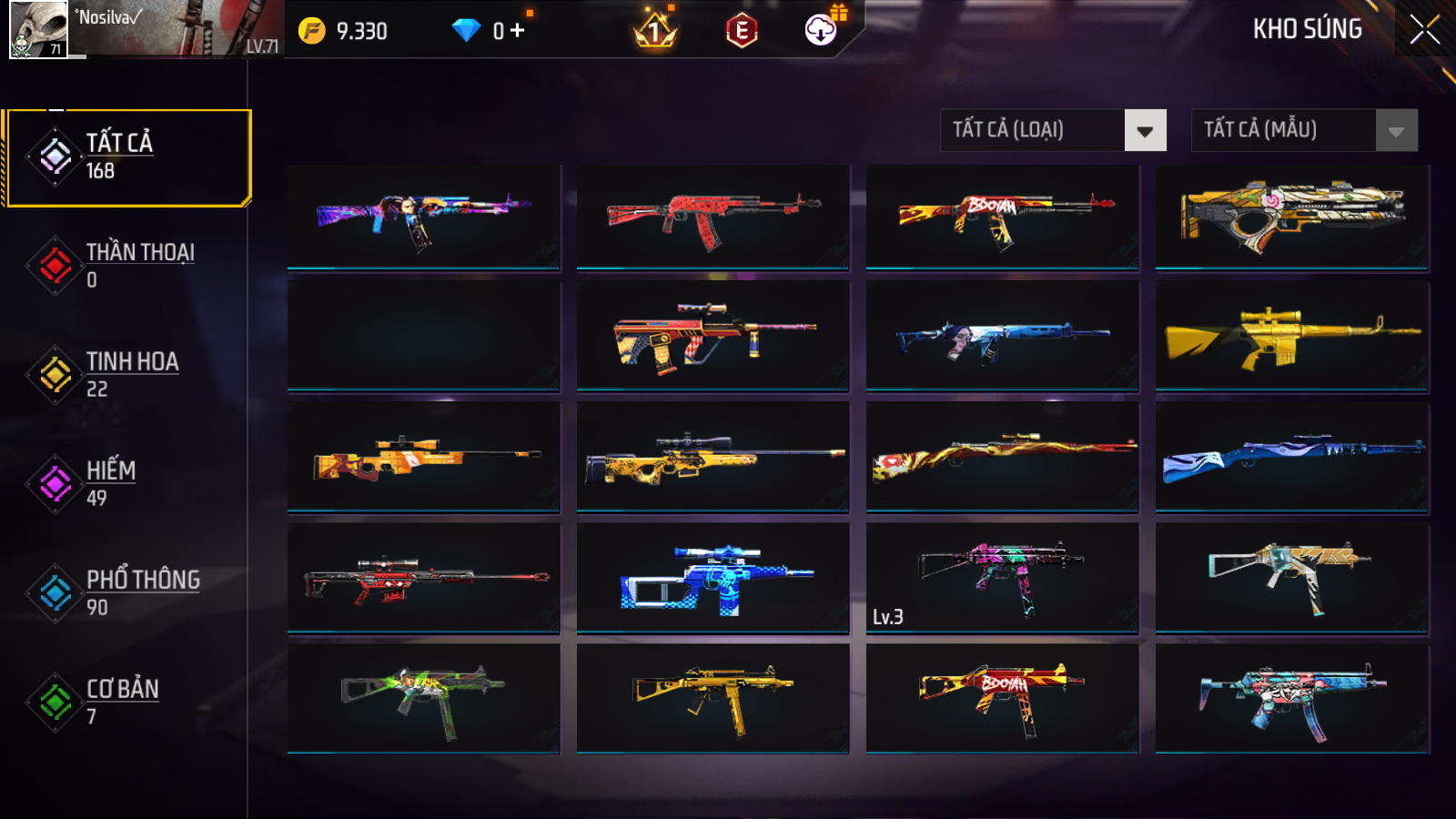Open the Cơ Bản category

coord(127,702)
